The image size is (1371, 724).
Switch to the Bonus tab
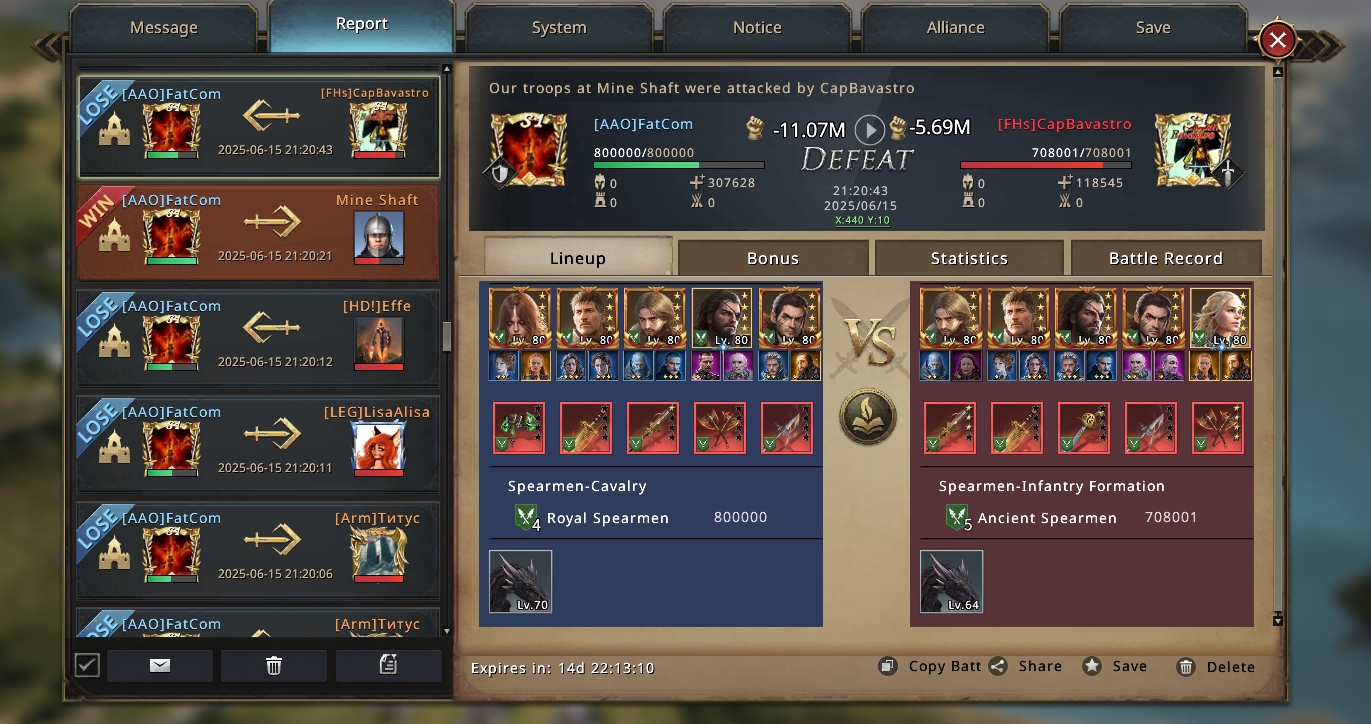pyautogui.click(x=773, y=258)
